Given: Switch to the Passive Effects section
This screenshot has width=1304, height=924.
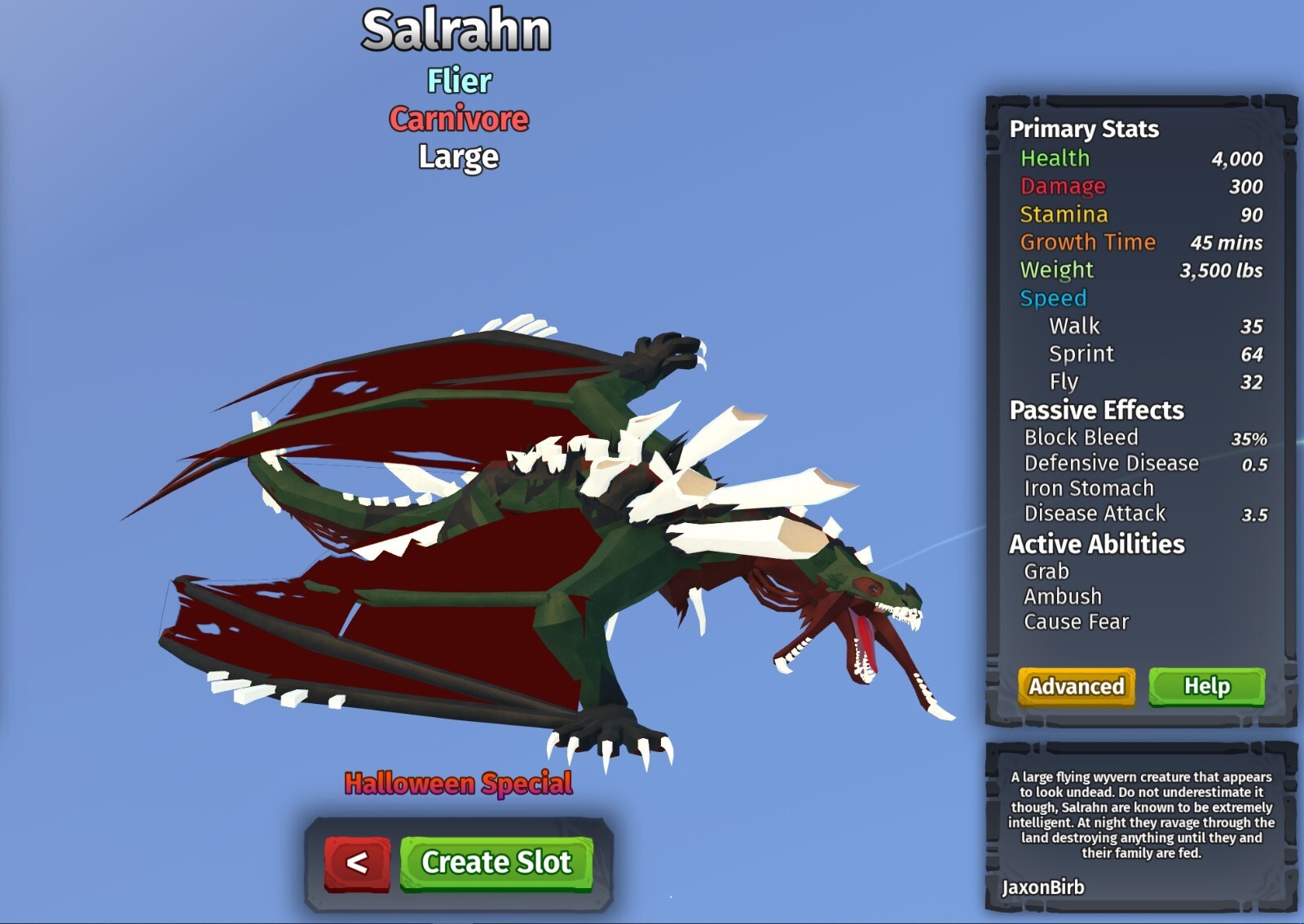Looking at the screenshot, I should (1095, 411).
